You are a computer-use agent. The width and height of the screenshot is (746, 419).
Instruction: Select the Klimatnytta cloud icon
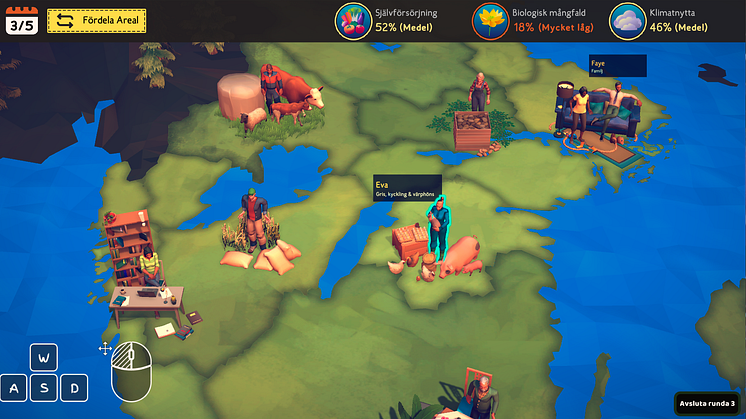pos(626,20)
